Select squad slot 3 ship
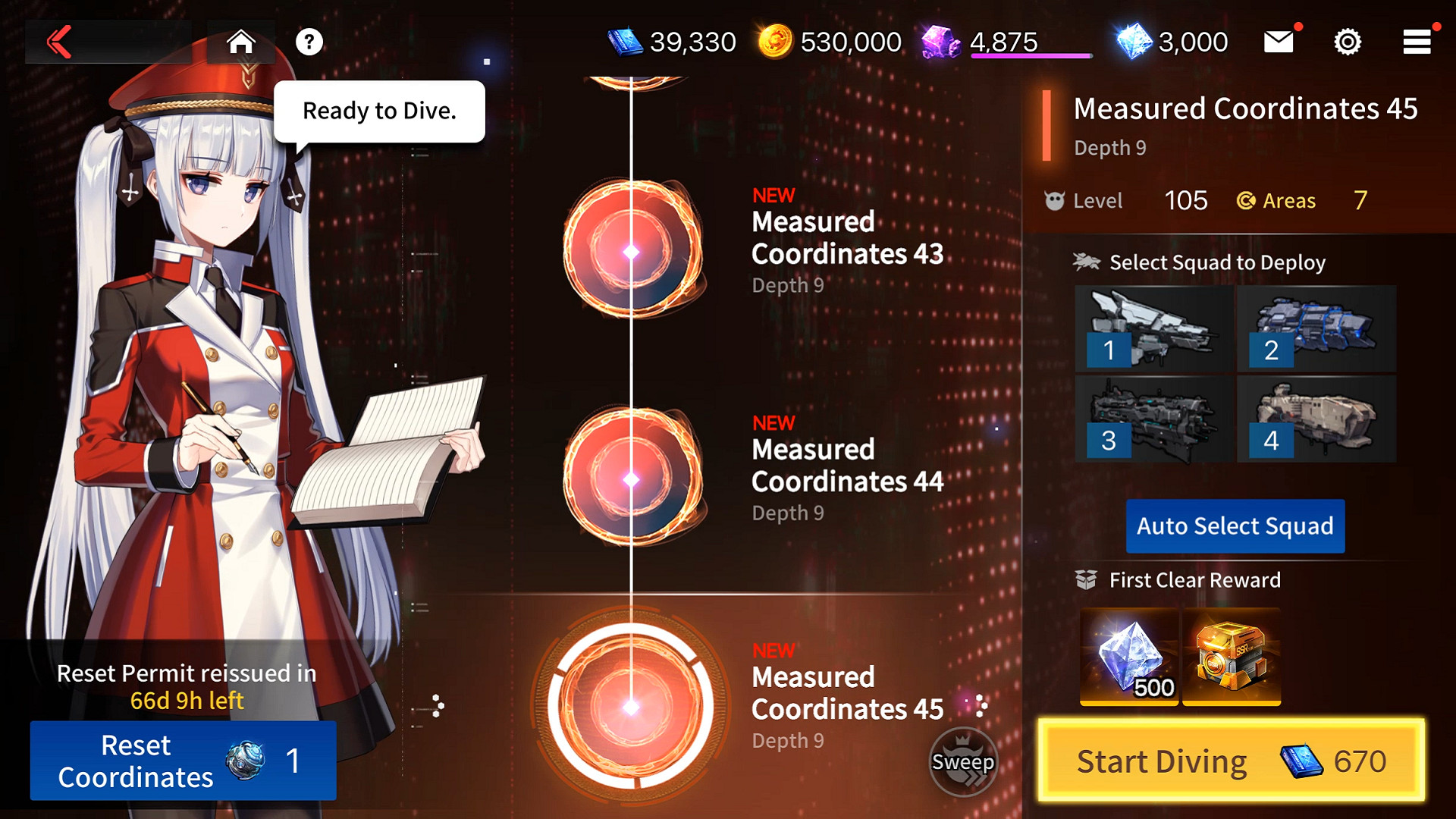 (x=1153, y=419)
